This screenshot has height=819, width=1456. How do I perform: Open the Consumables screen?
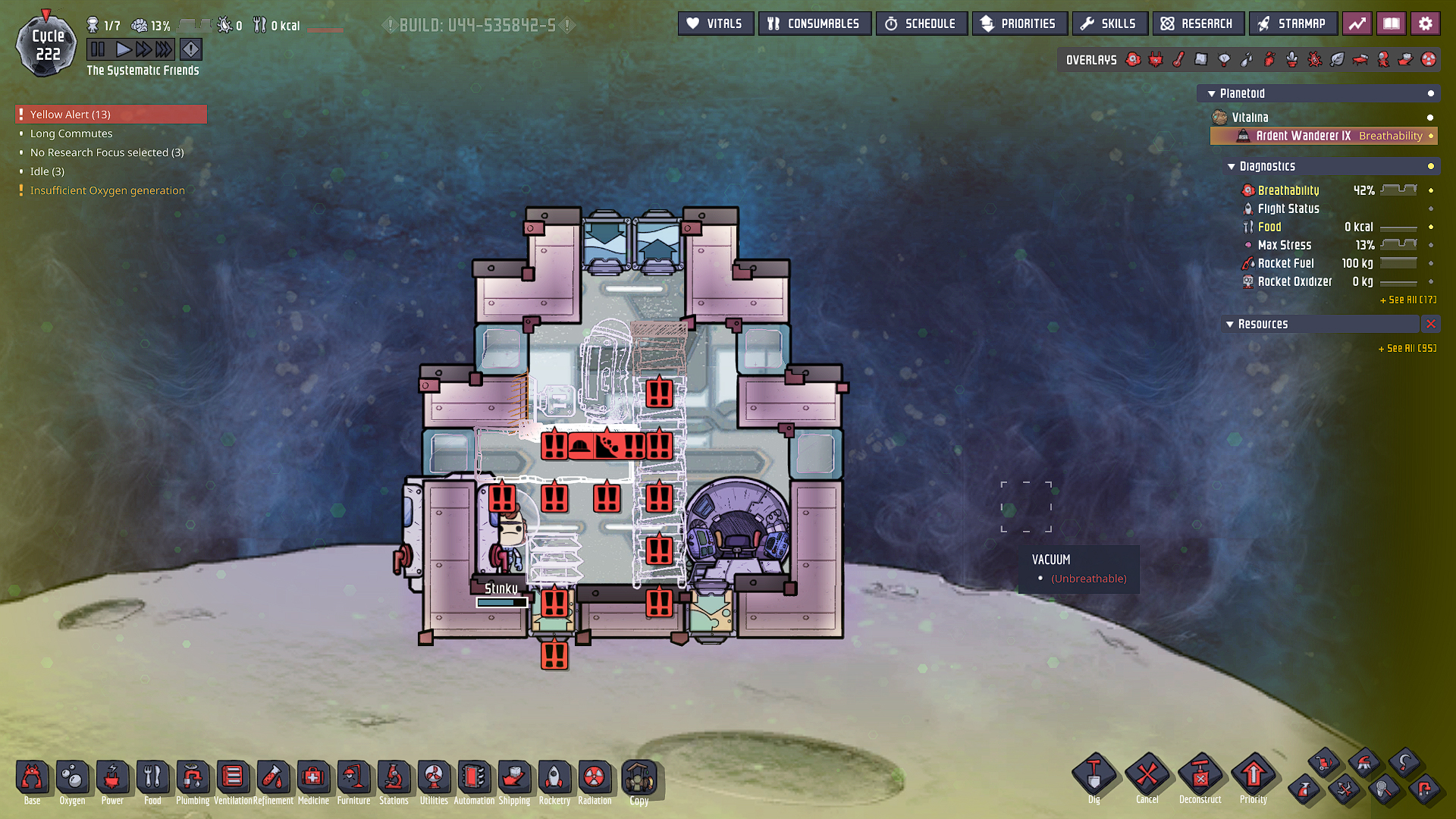[814, 24]
